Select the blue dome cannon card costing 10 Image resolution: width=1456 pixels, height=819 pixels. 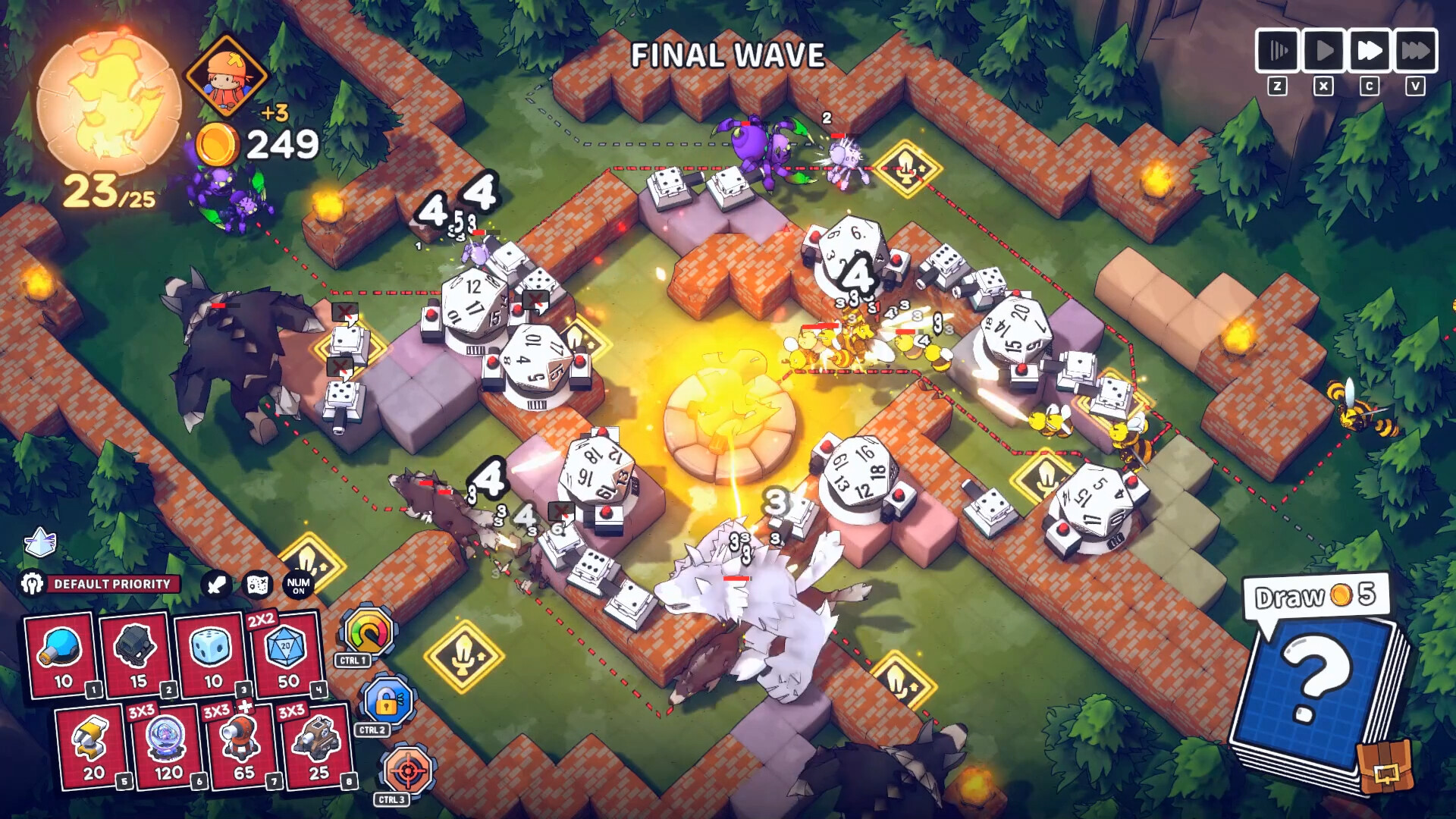[x=62, y=654]
